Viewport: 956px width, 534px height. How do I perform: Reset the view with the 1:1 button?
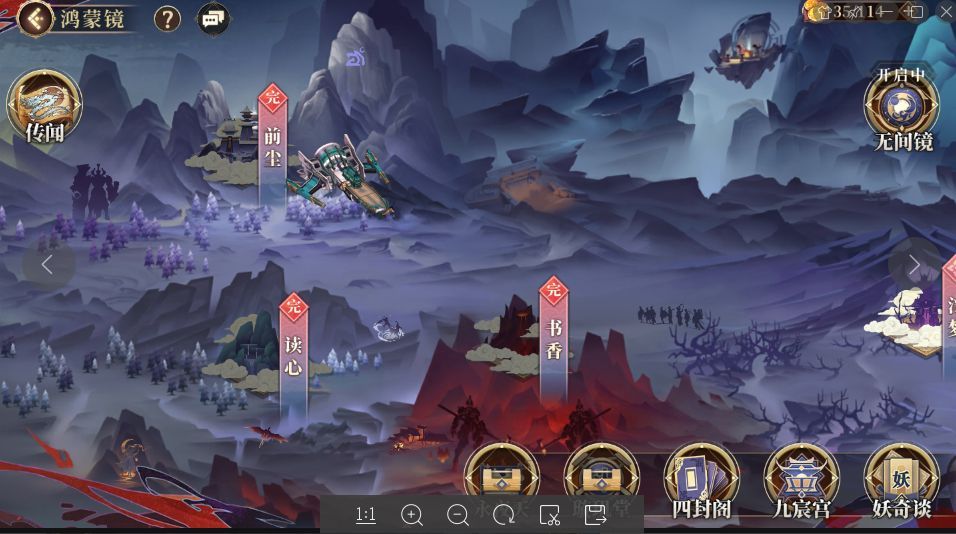366,515
